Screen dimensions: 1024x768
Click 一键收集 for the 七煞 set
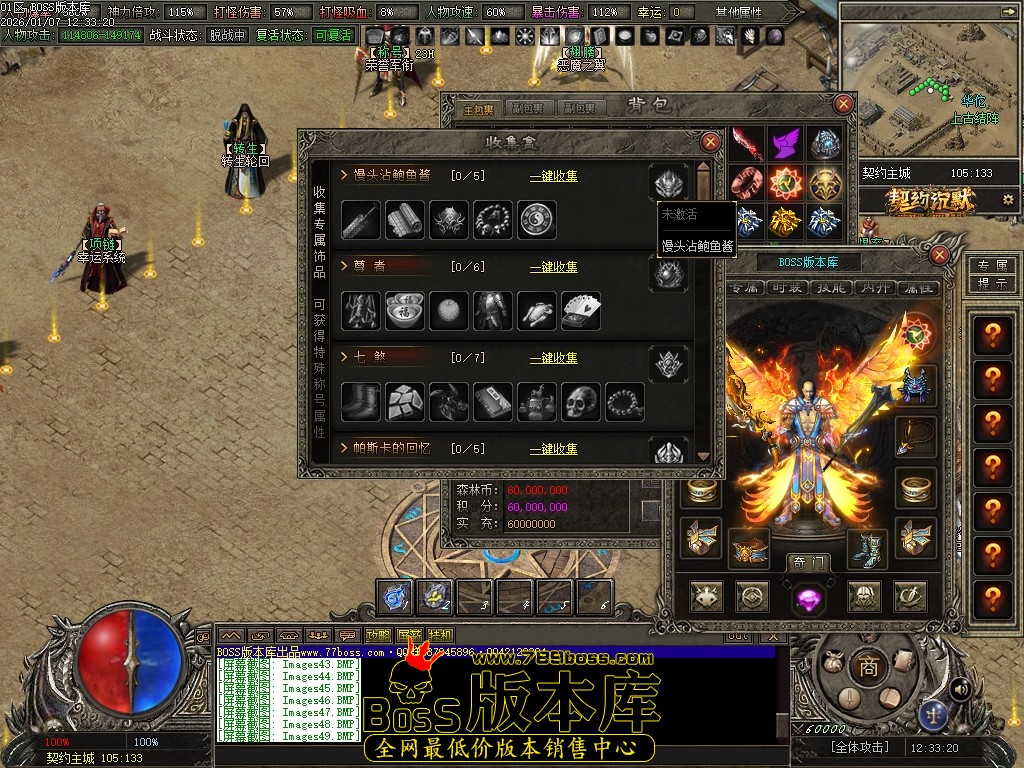pyautogui.click(x=553, y=358)
